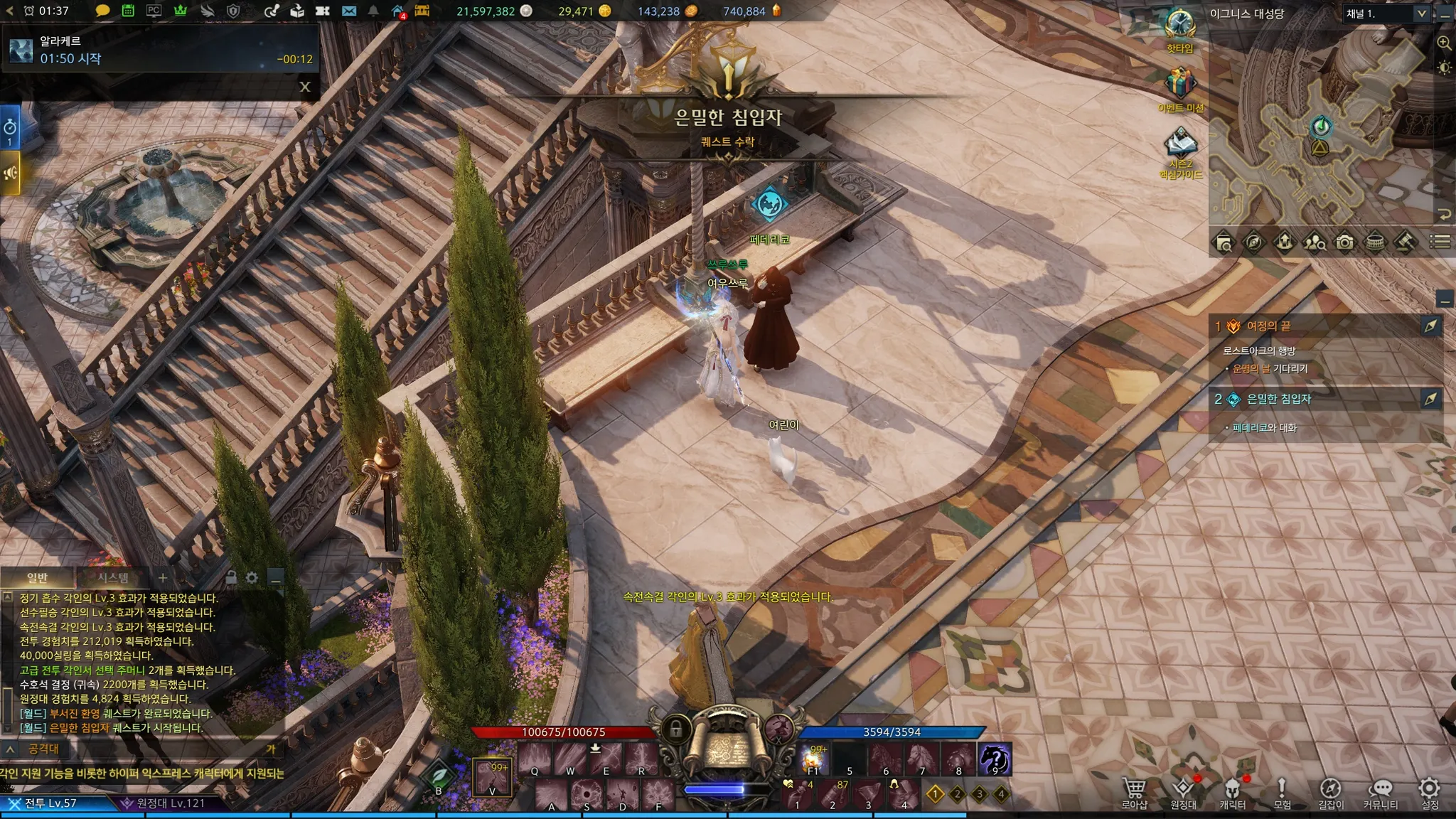This screenshot has height=819, width=1456.
Task: Open the 원정대 roster menu
Action: coord(1183,793)
